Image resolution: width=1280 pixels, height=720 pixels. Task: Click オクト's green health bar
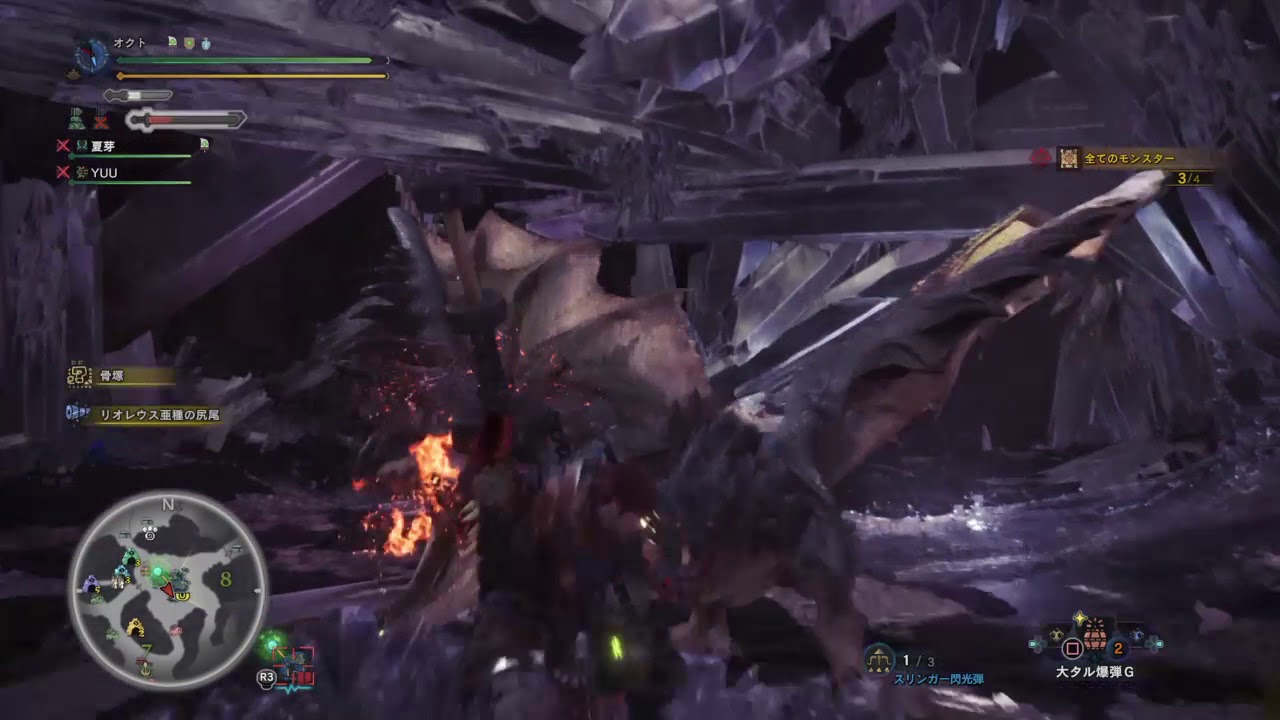pos(250,60)
